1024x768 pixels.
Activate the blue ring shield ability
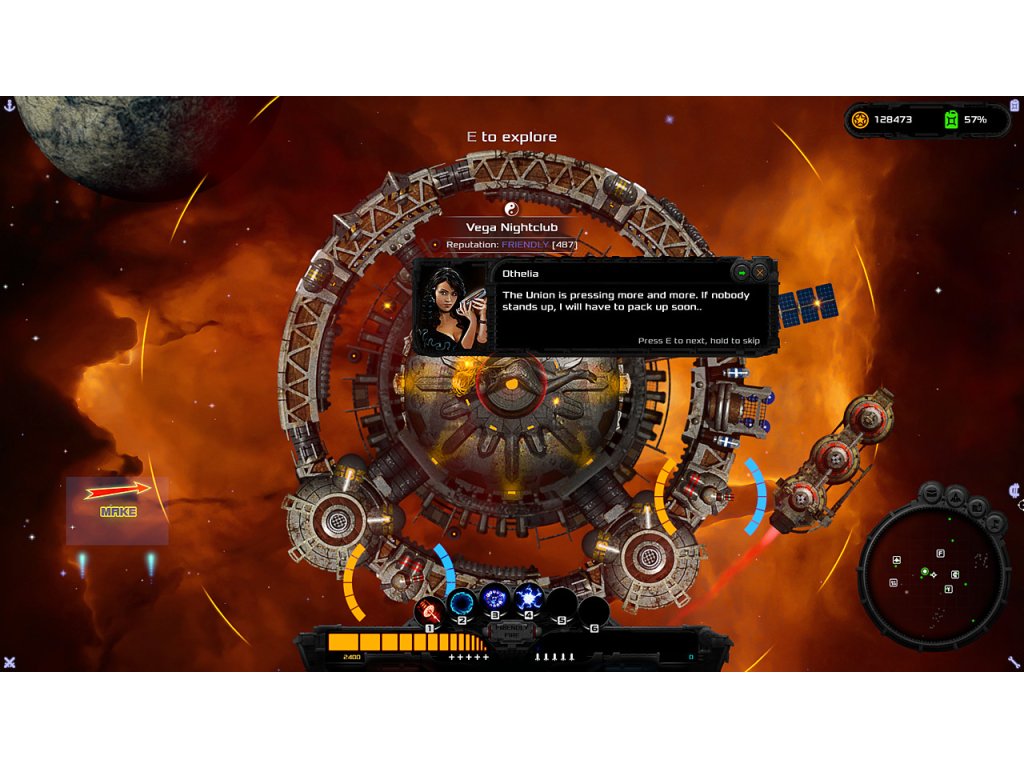tap(462, 603)
